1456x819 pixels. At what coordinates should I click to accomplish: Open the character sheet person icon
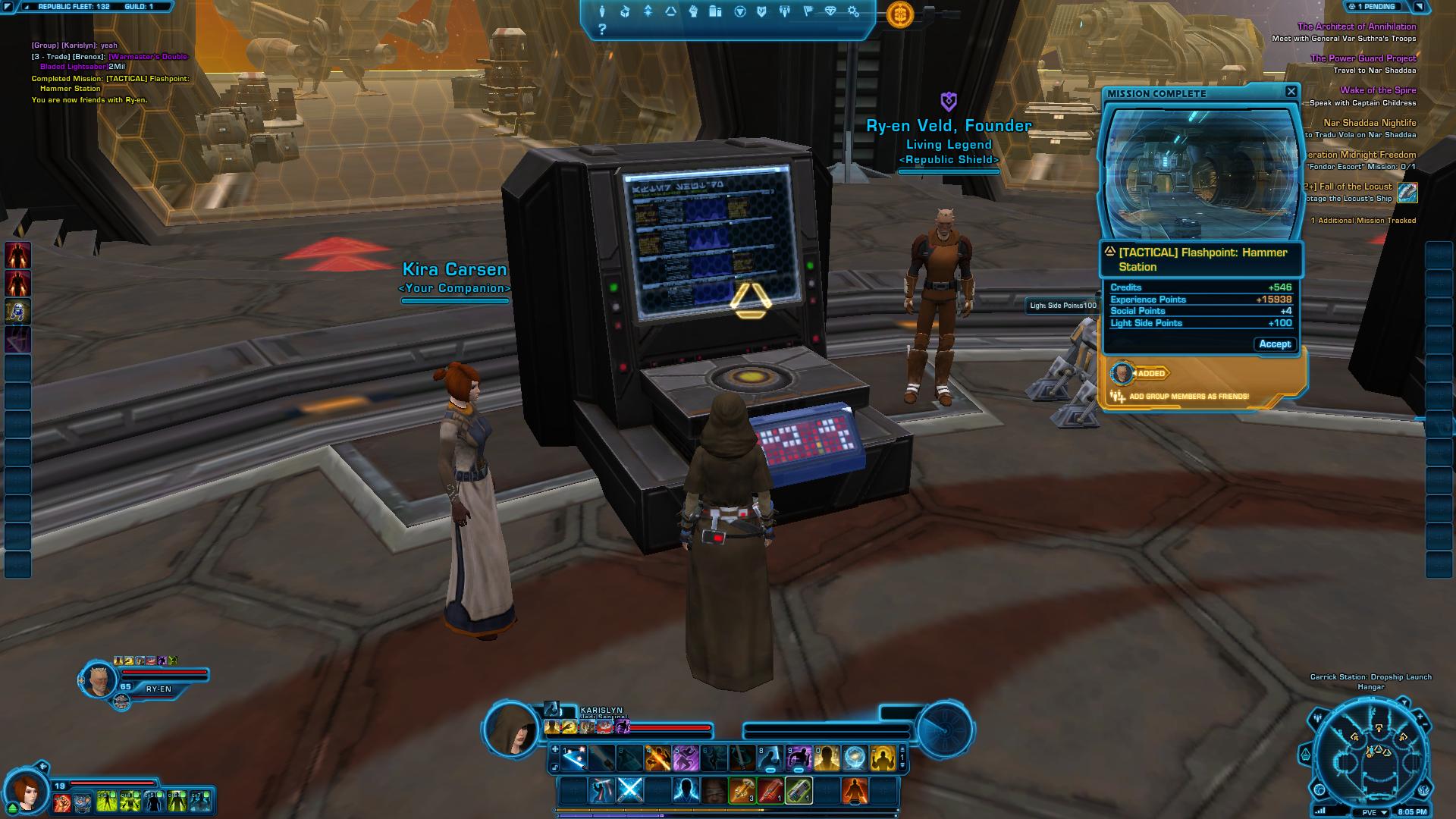pos(604,11)
